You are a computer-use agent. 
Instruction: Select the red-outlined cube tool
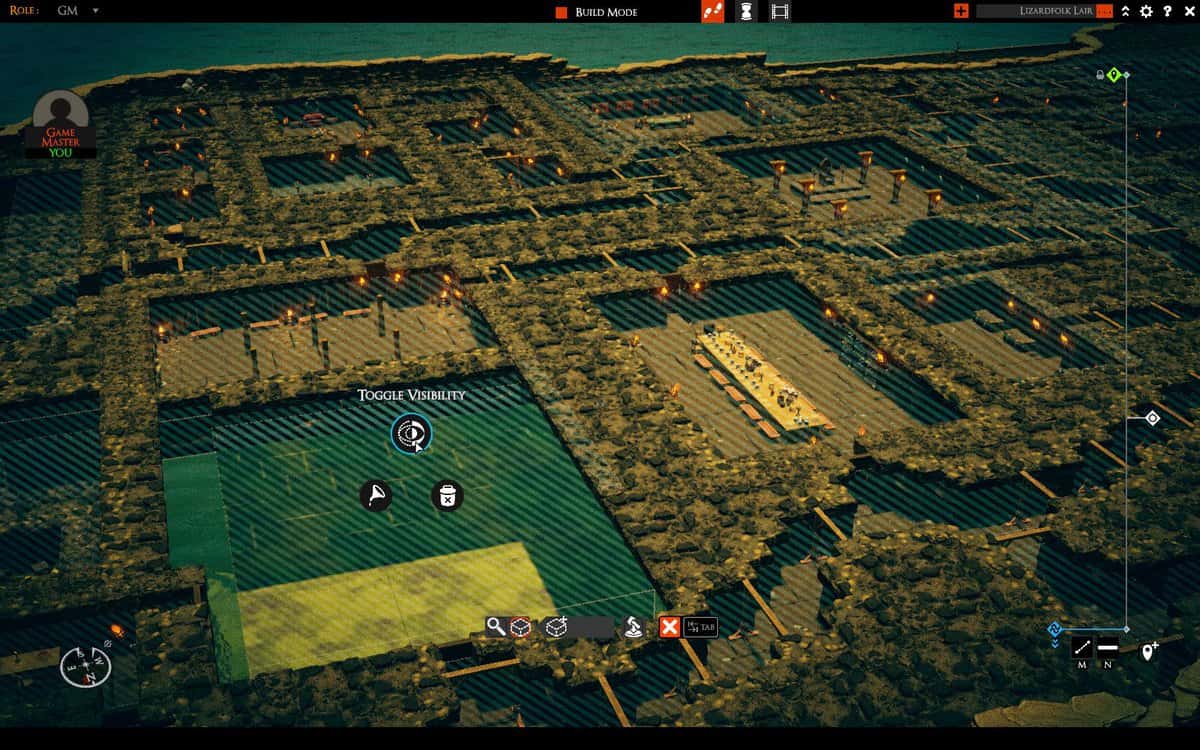[520, 627]
